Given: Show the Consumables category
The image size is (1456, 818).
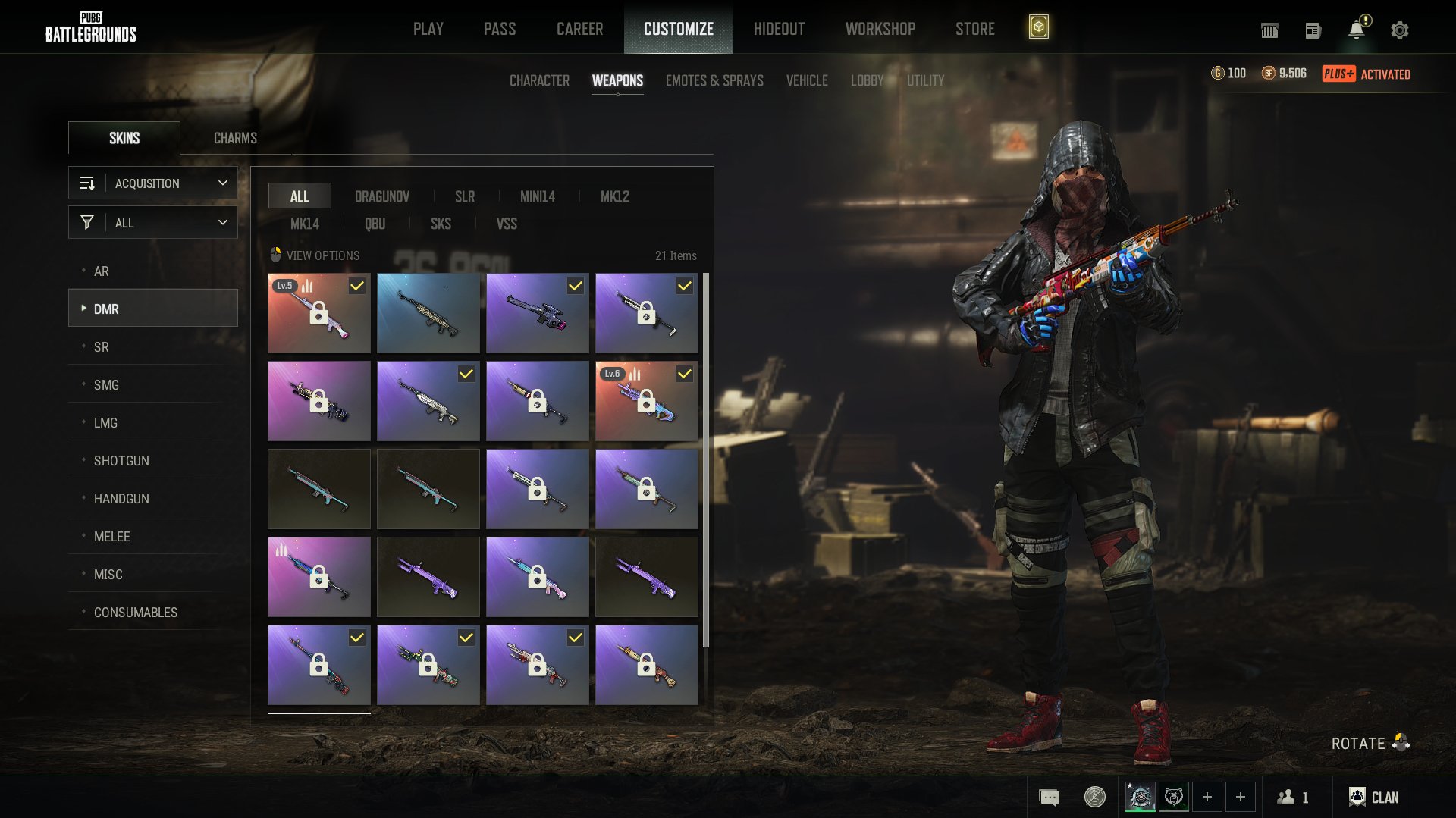Looking at the screenshot, I should coord(136,613).
